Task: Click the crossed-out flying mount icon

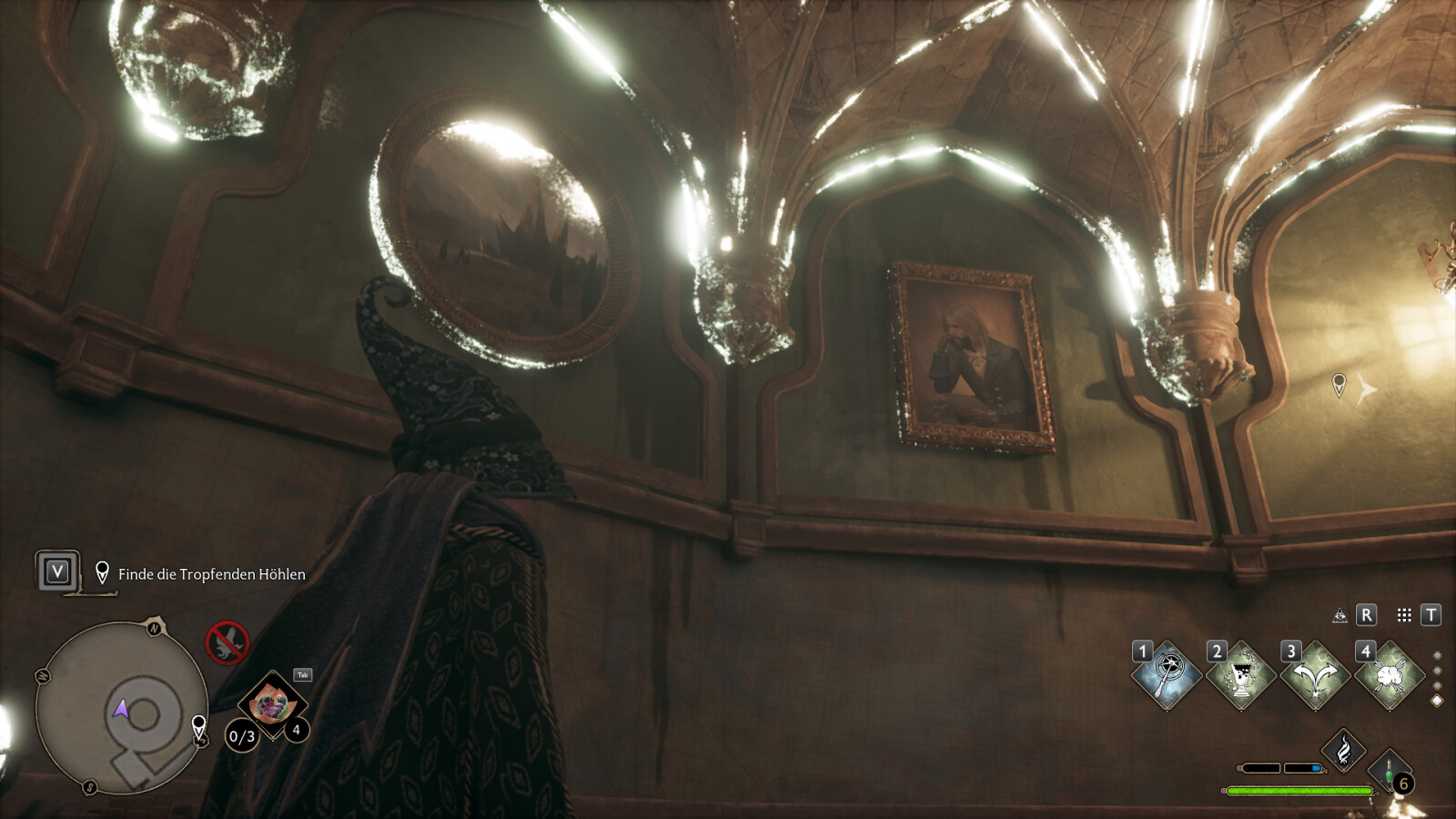Action: [x=227, y=642]
